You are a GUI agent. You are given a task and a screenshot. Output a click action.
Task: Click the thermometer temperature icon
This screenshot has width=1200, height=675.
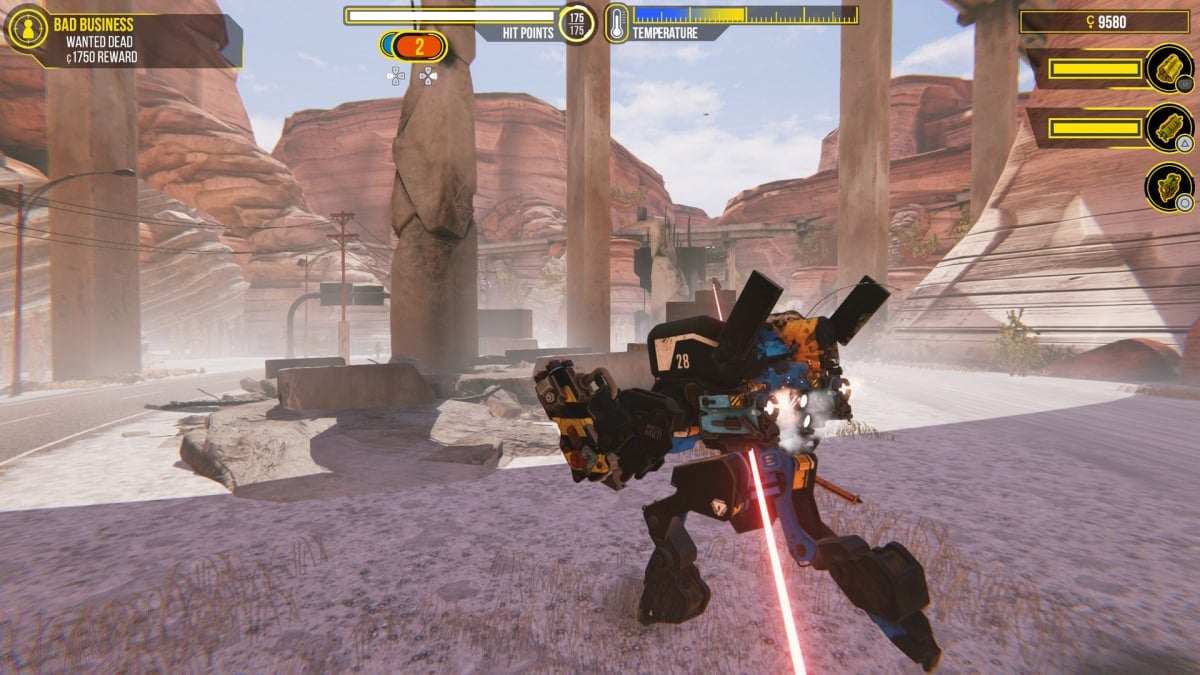click(x=616, y=23)
